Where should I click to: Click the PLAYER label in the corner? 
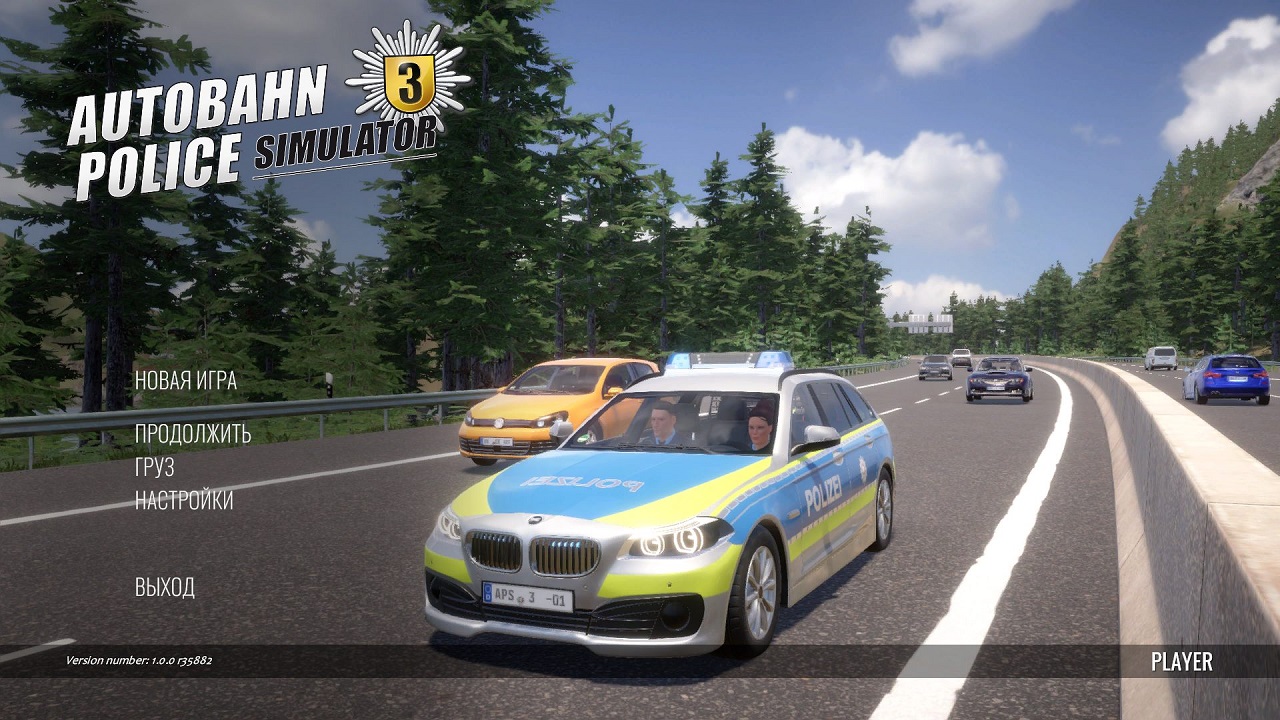point(1180,662)
